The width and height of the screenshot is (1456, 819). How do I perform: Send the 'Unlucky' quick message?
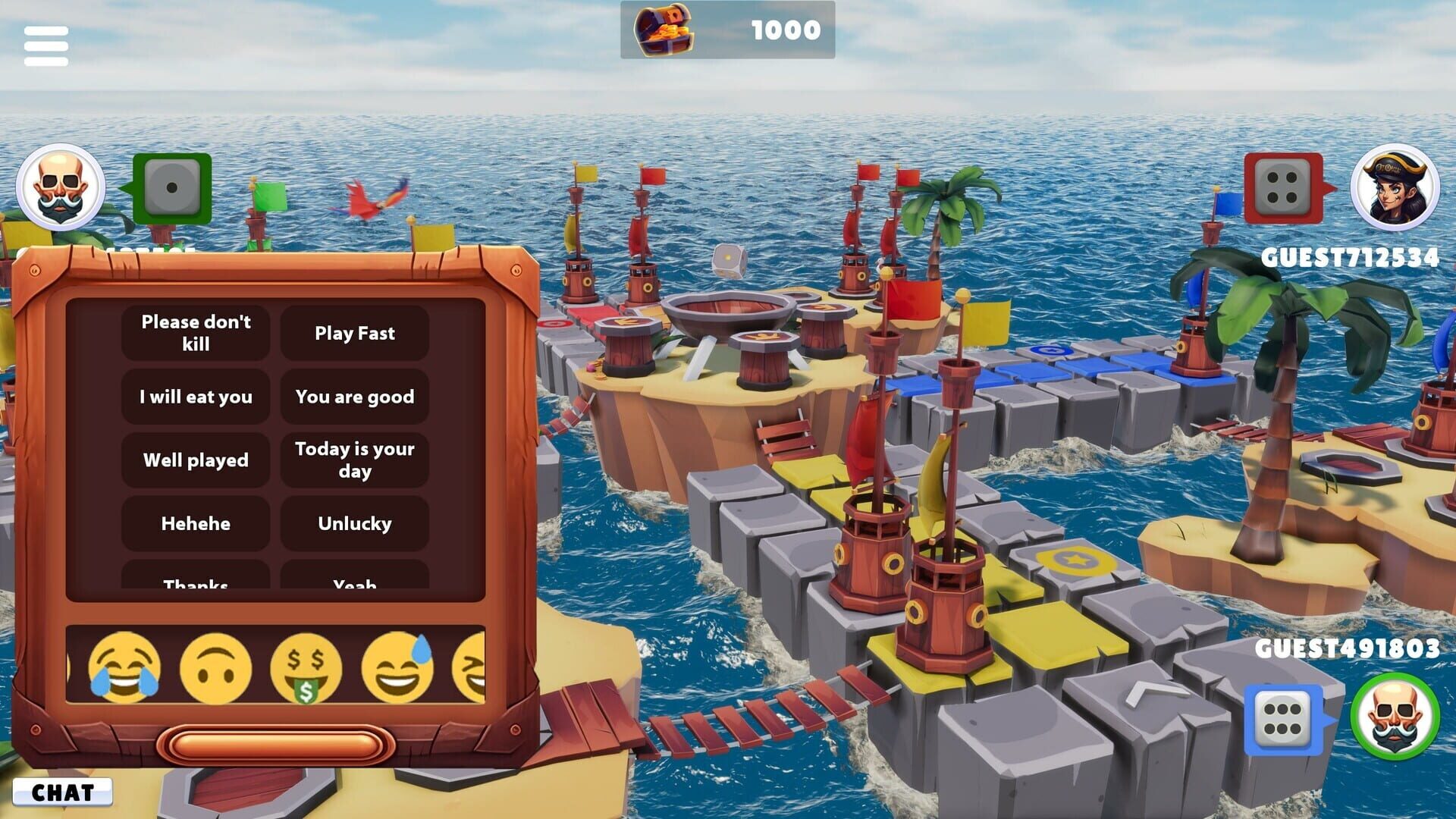(x=355, y=523)
